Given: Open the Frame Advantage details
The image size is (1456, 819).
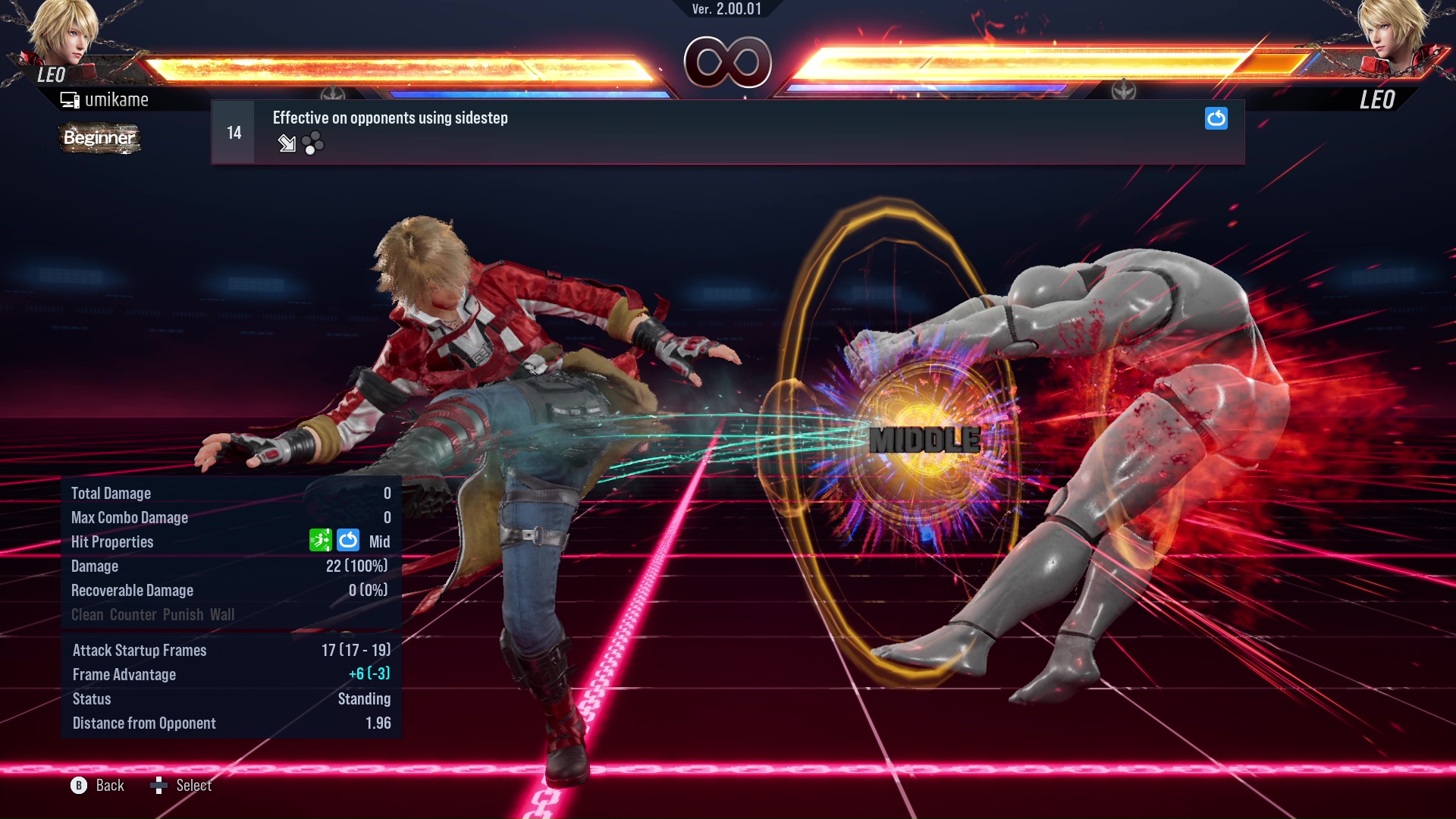Looking at the screenshot, I should click(x=124, y=674).
